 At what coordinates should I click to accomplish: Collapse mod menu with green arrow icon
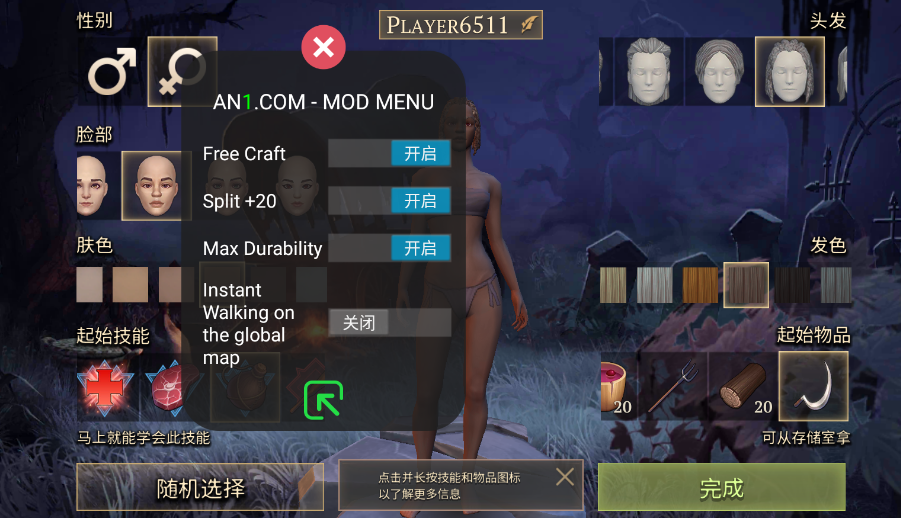pyautogui.click(x=323, y=399)
